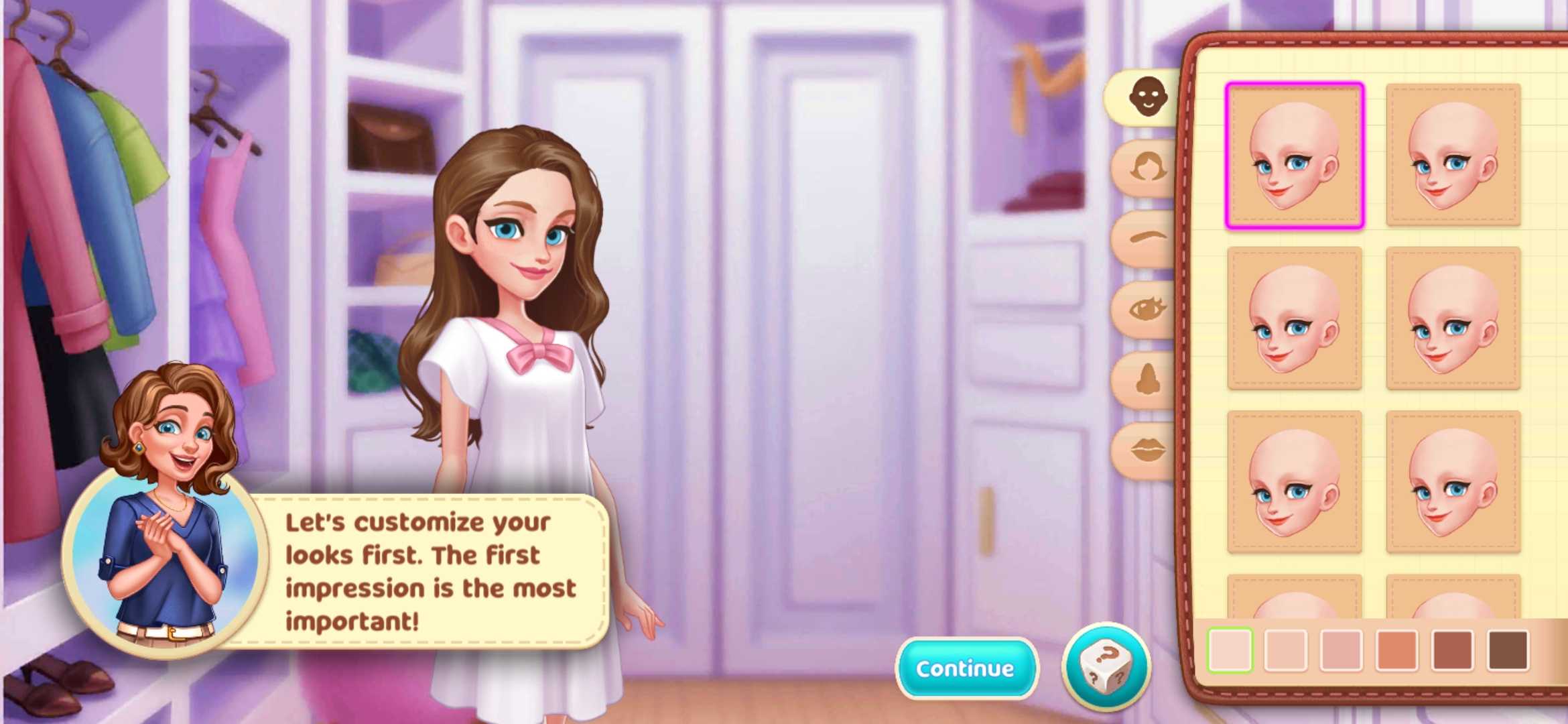The image size is (1568, 724).
Task: Select the orange-tan skin tone swatch
Action: click(1396, 650)
